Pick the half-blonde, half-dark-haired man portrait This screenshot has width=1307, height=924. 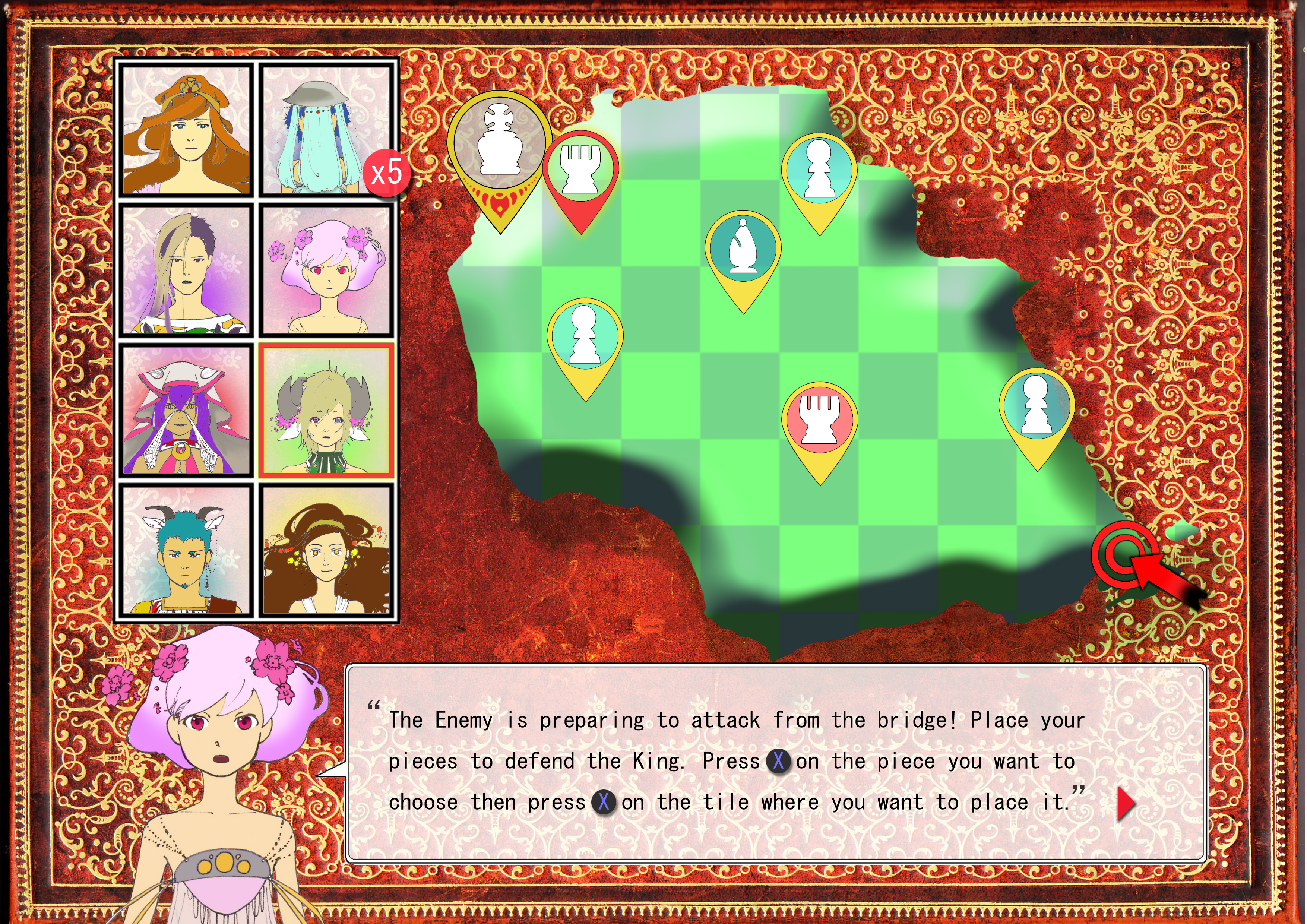pyautogui.click(x=187, y=270)
